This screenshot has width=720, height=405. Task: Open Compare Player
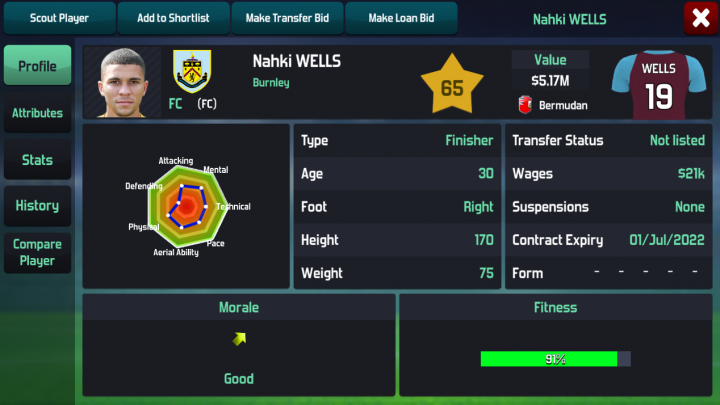coord(37,252)
